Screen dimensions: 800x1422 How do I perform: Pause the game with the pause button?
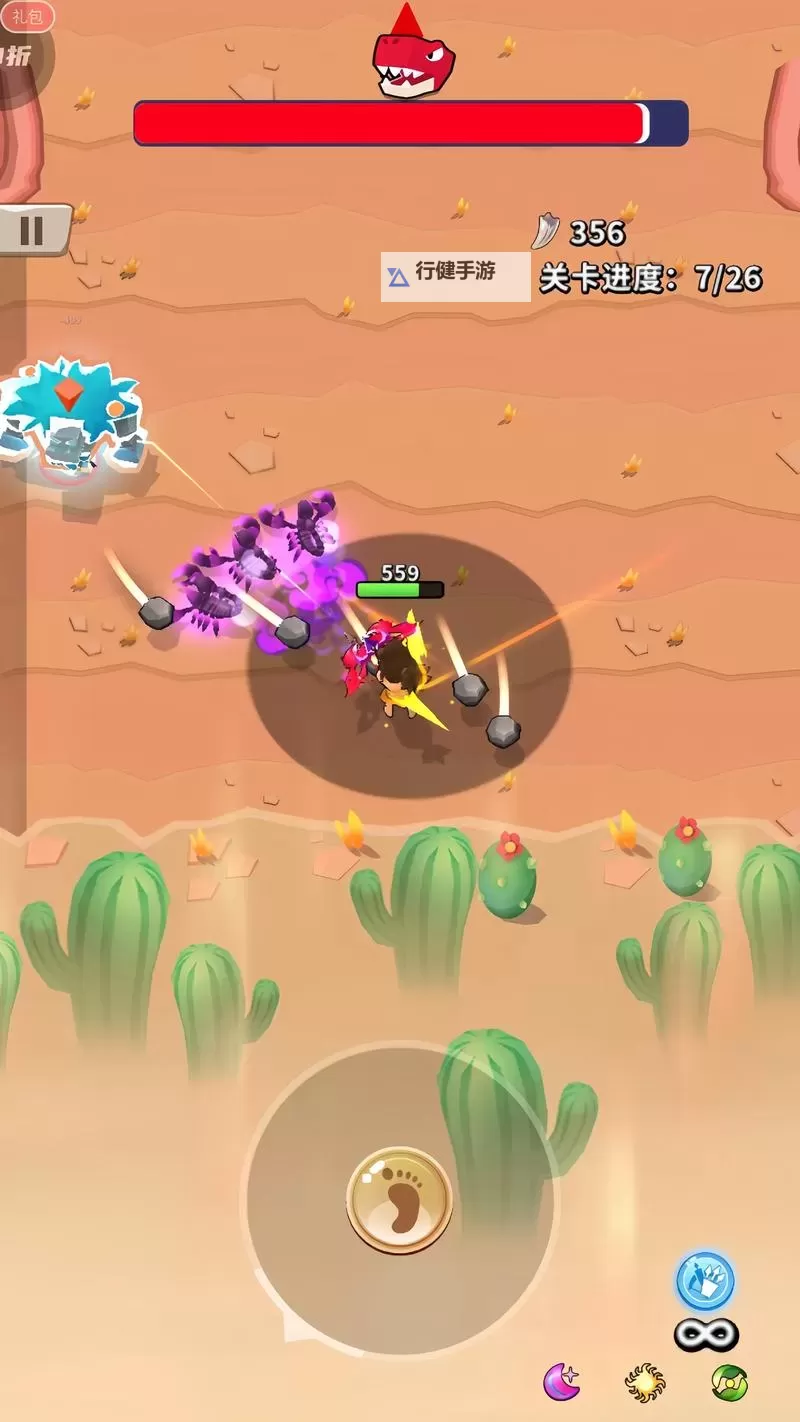pyautogui.click(x=33, y=231)
